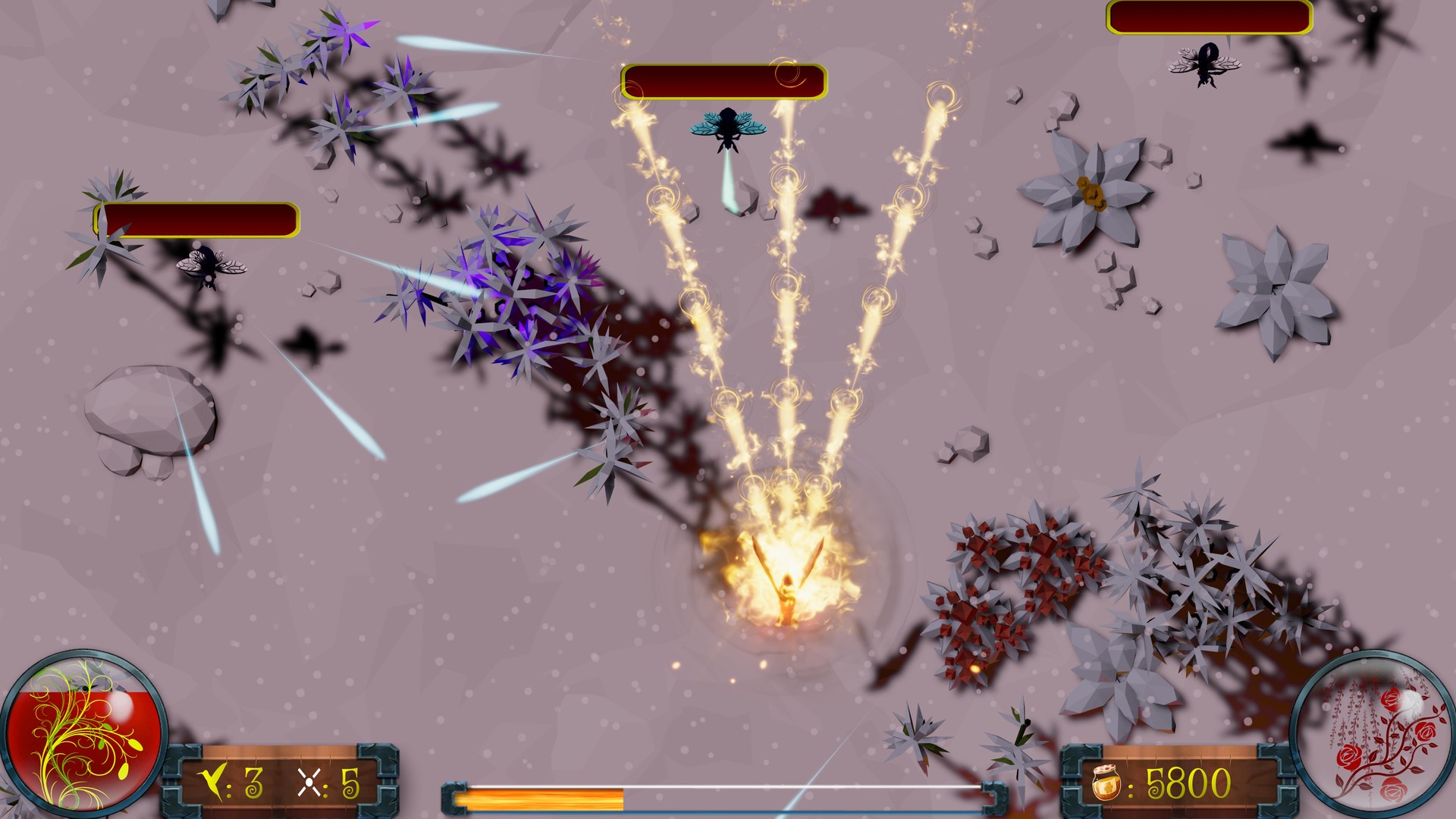Click the yellow number 5800 honey counter
1456x819 pixels.
pyautogui.click(x=1191, y=782)
